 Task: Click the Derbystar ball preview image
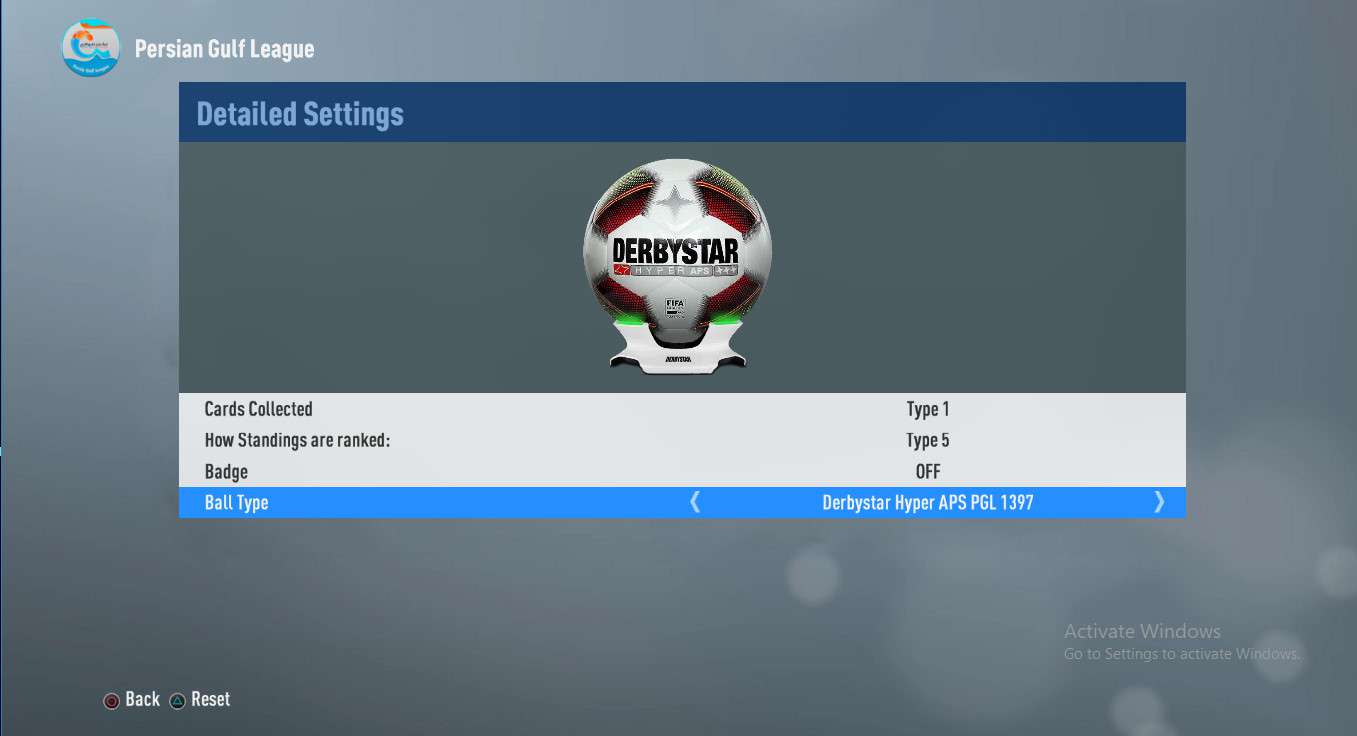(677, 262)
